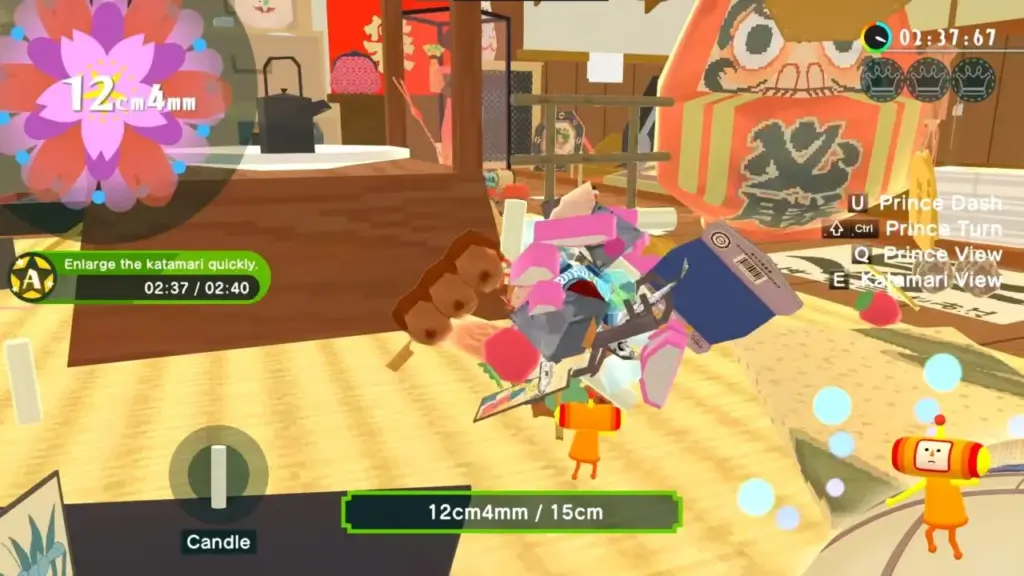1024x576 pixels.
Task: Select the 'Enlarge the katamari quickly' objective tracker
Action: click(x=140, y=277)
